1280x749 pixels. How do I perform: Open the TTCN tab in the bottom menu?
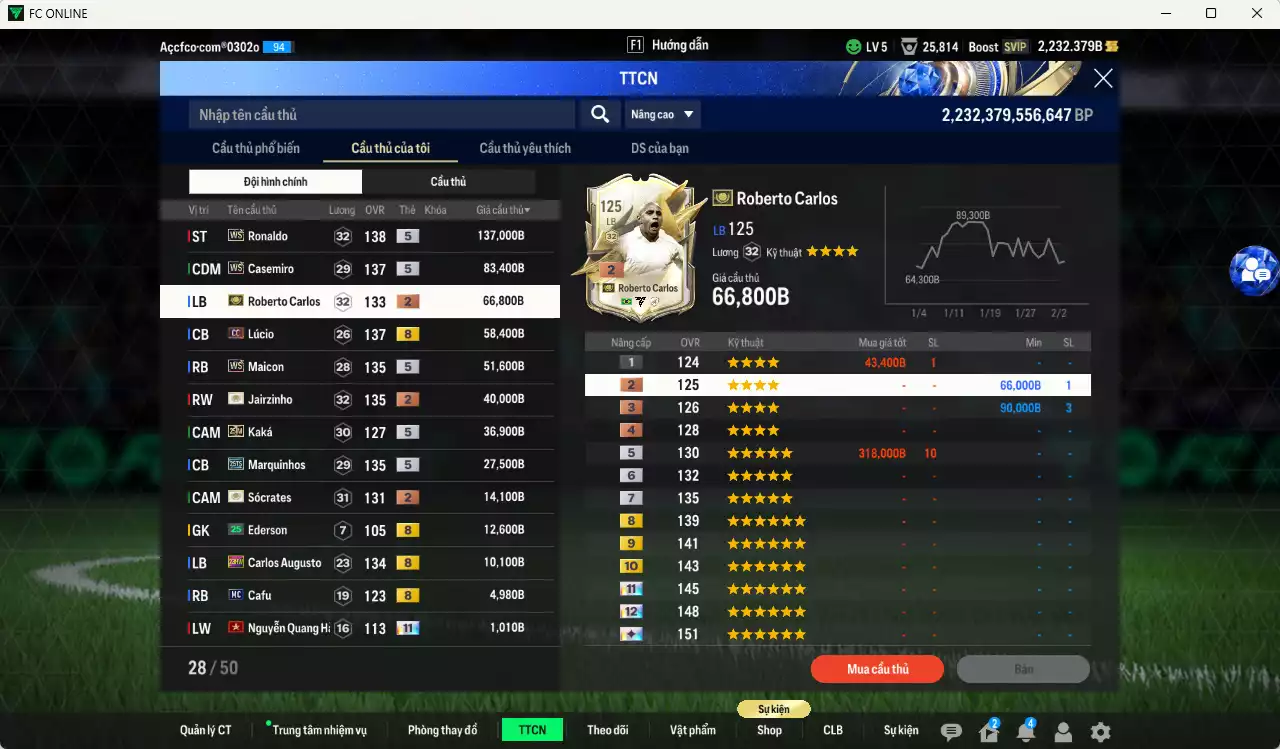tap(532, 730)
